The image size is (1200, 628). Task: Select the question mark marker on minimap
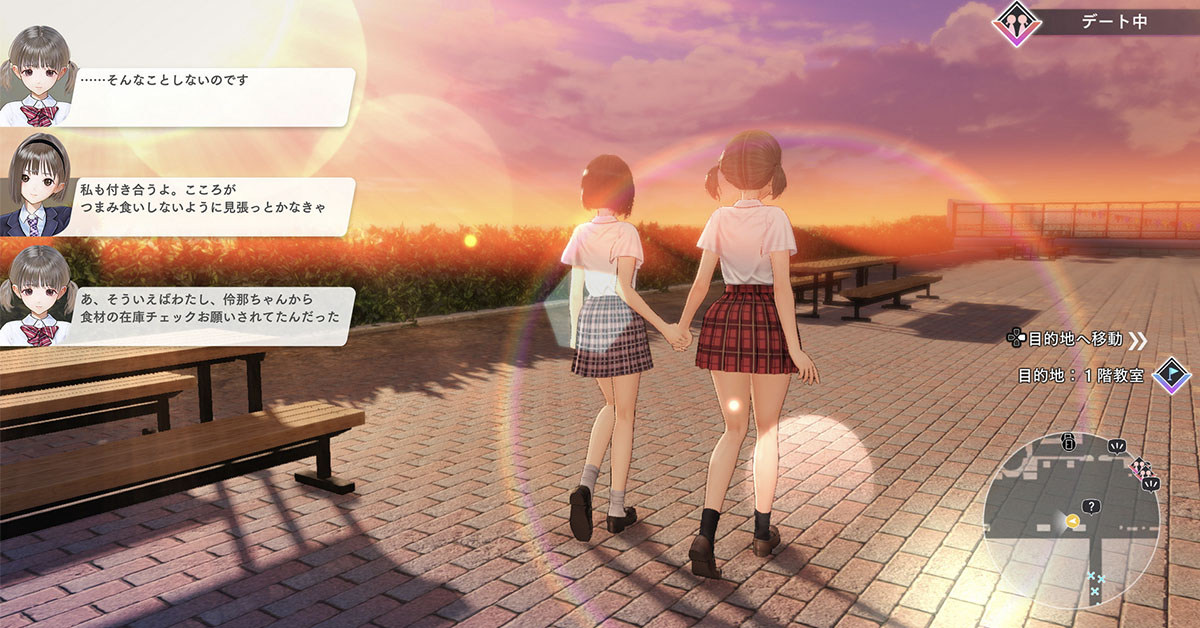(x=1090, y=507)
